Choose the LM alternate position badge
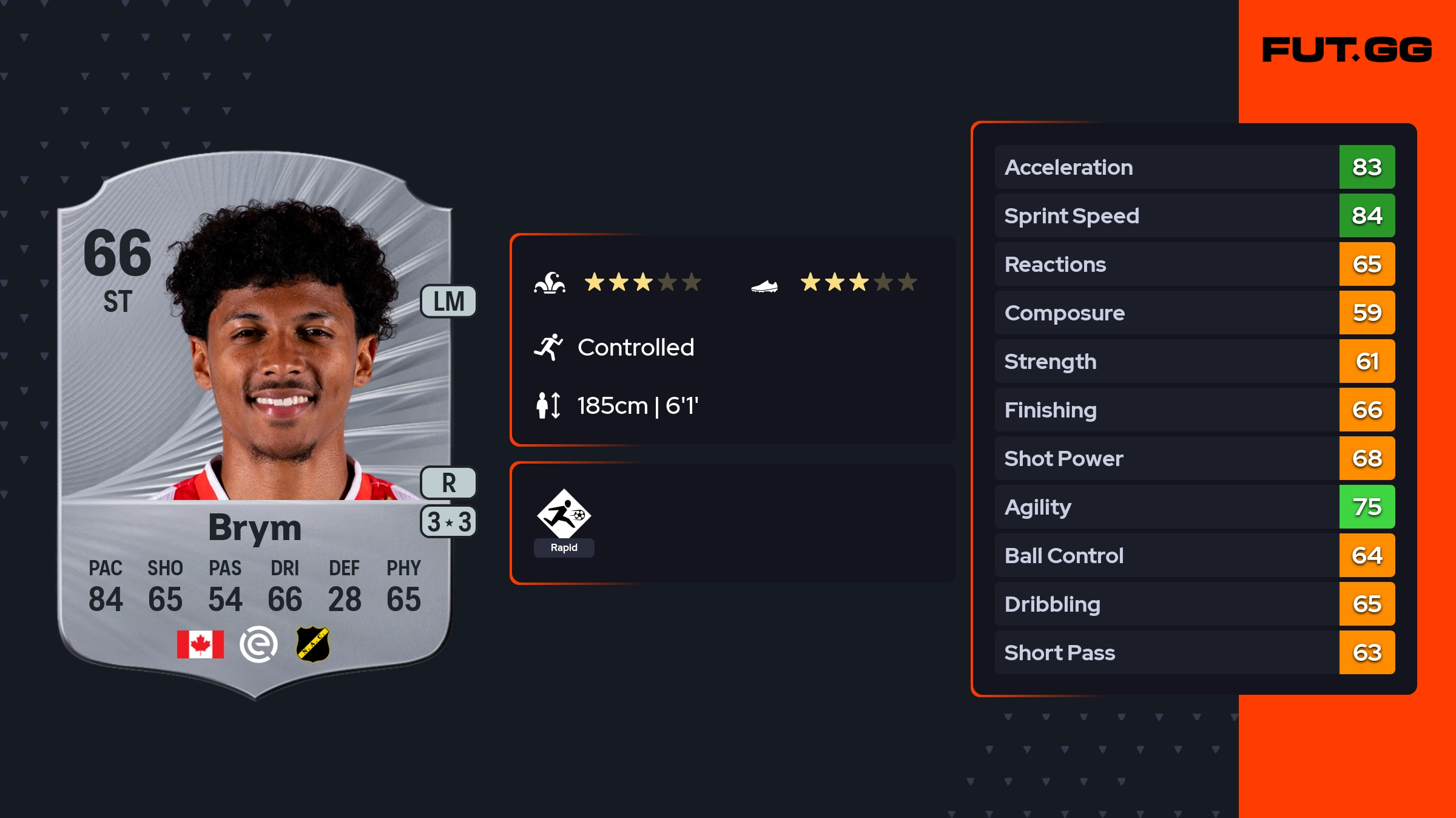Viewport: 1456px width, 818px height. [x=448, y=302]
